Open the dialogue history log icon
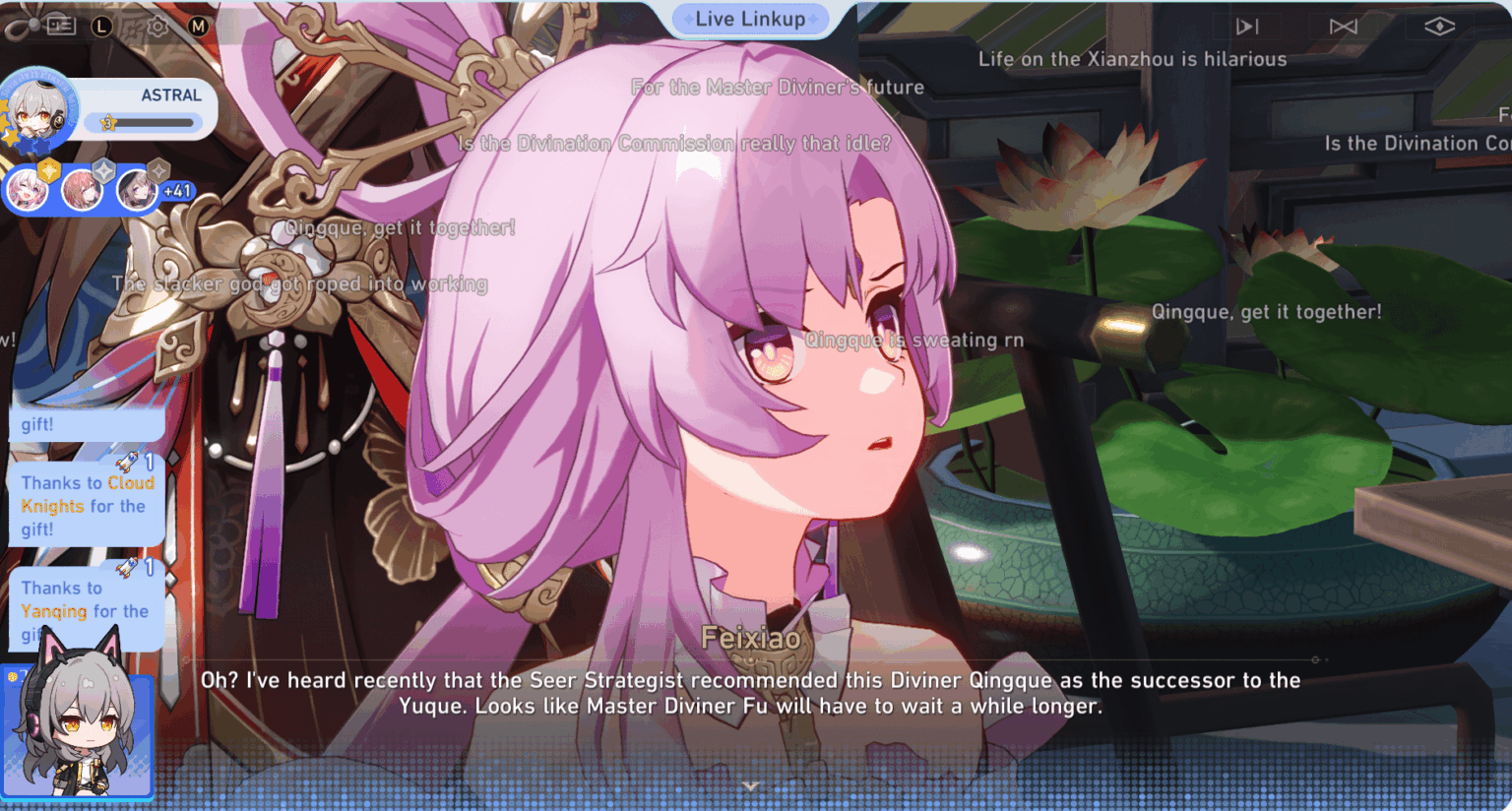The image size is (1512, 811). 62,28
